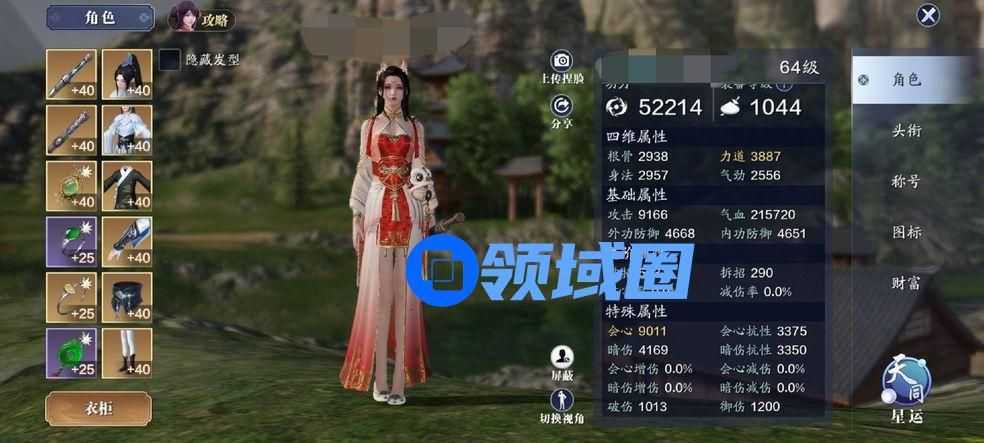This screenshot has width=984, height=443.
Task: Select the dark belt equipment slot
Action: [x=127, y=297]
